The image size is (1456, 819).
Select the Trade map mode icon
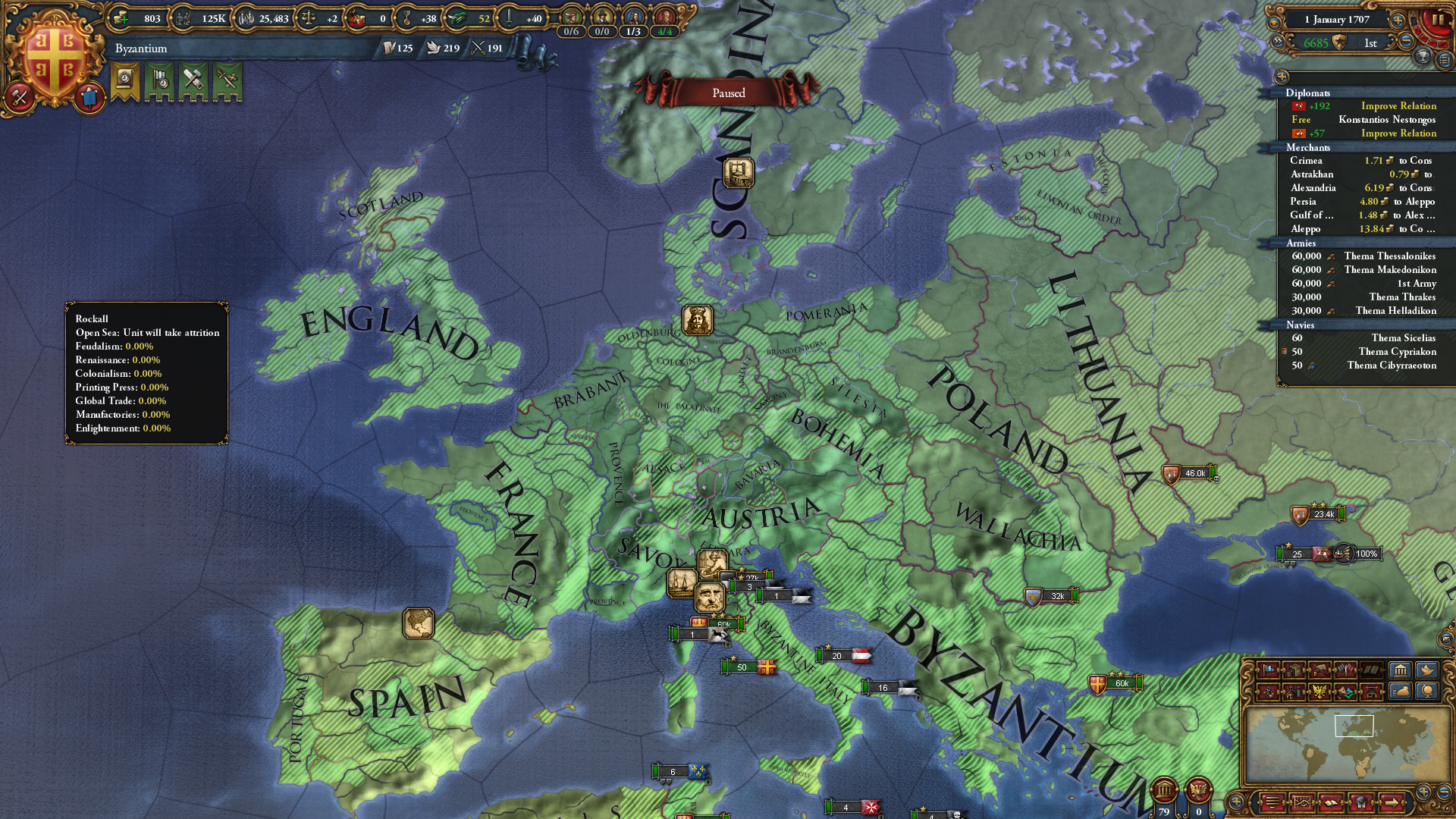point(1294,670)
